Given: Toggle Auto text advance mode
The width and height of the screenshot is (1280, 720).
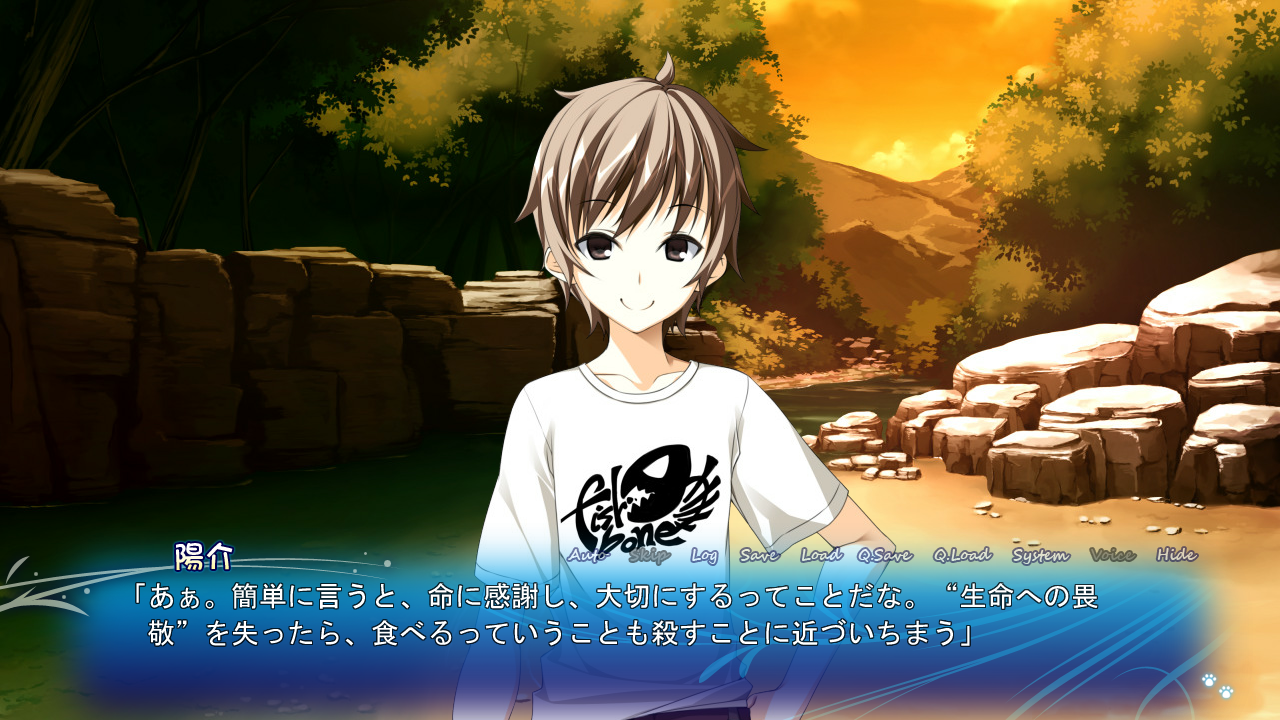Looking at the screenshot, I should coord(588,555).
